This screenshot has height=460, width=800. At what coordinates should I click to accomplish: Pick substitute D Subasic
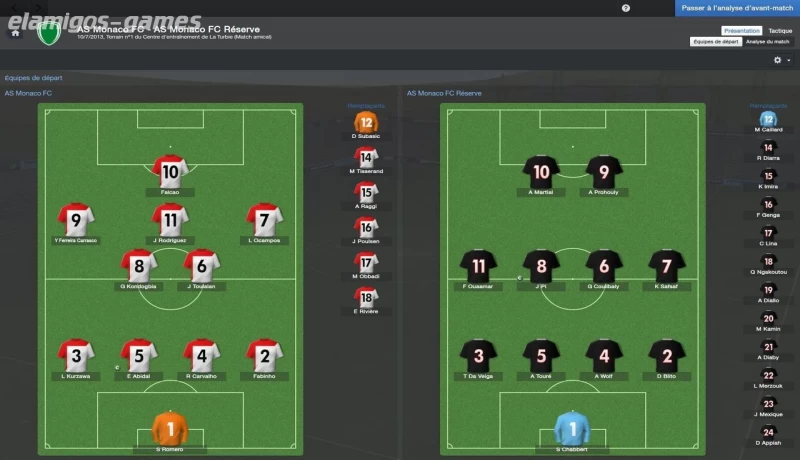click(367, 125)
